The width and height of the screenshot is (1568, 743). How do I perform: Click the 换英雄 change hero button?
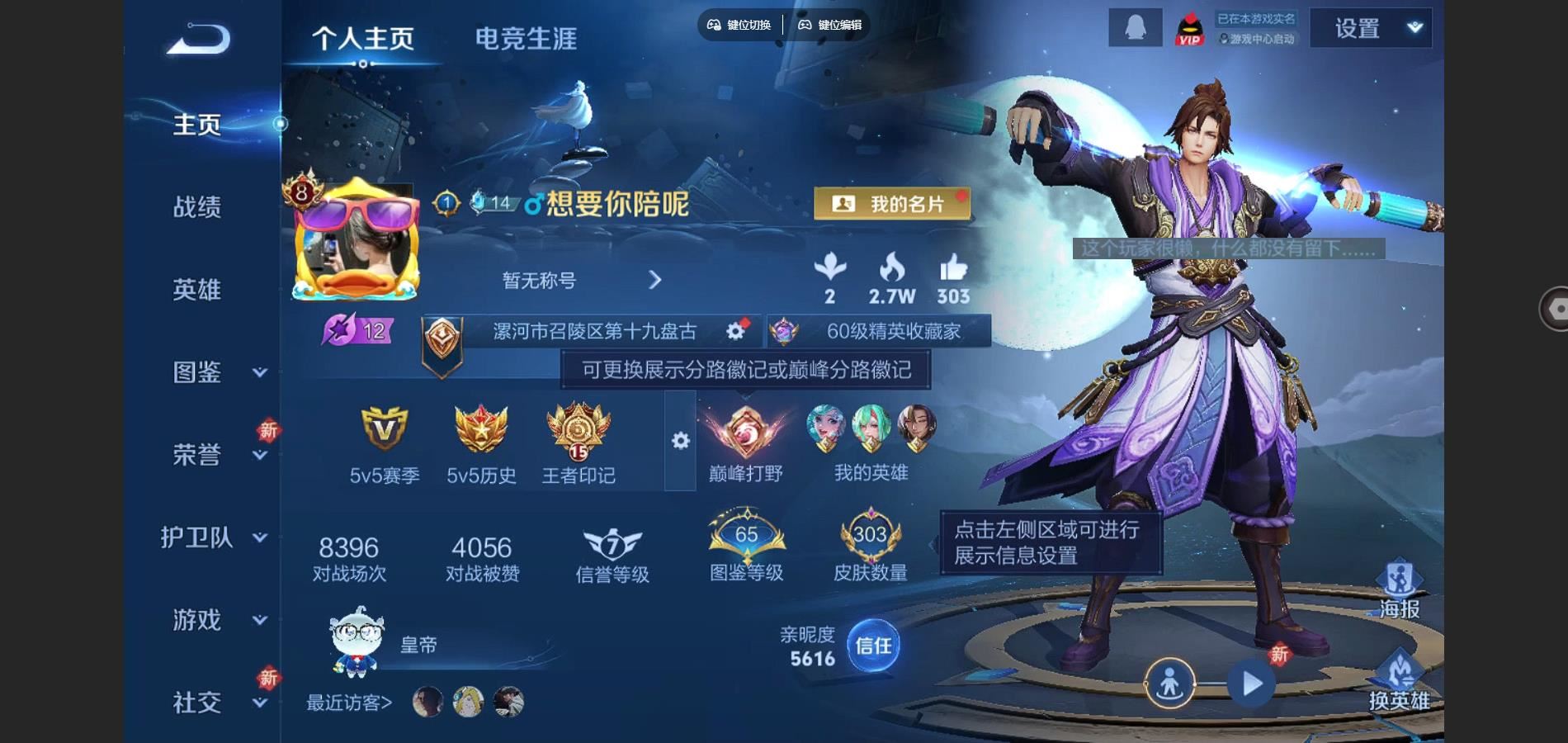(x=1400, y=681)
